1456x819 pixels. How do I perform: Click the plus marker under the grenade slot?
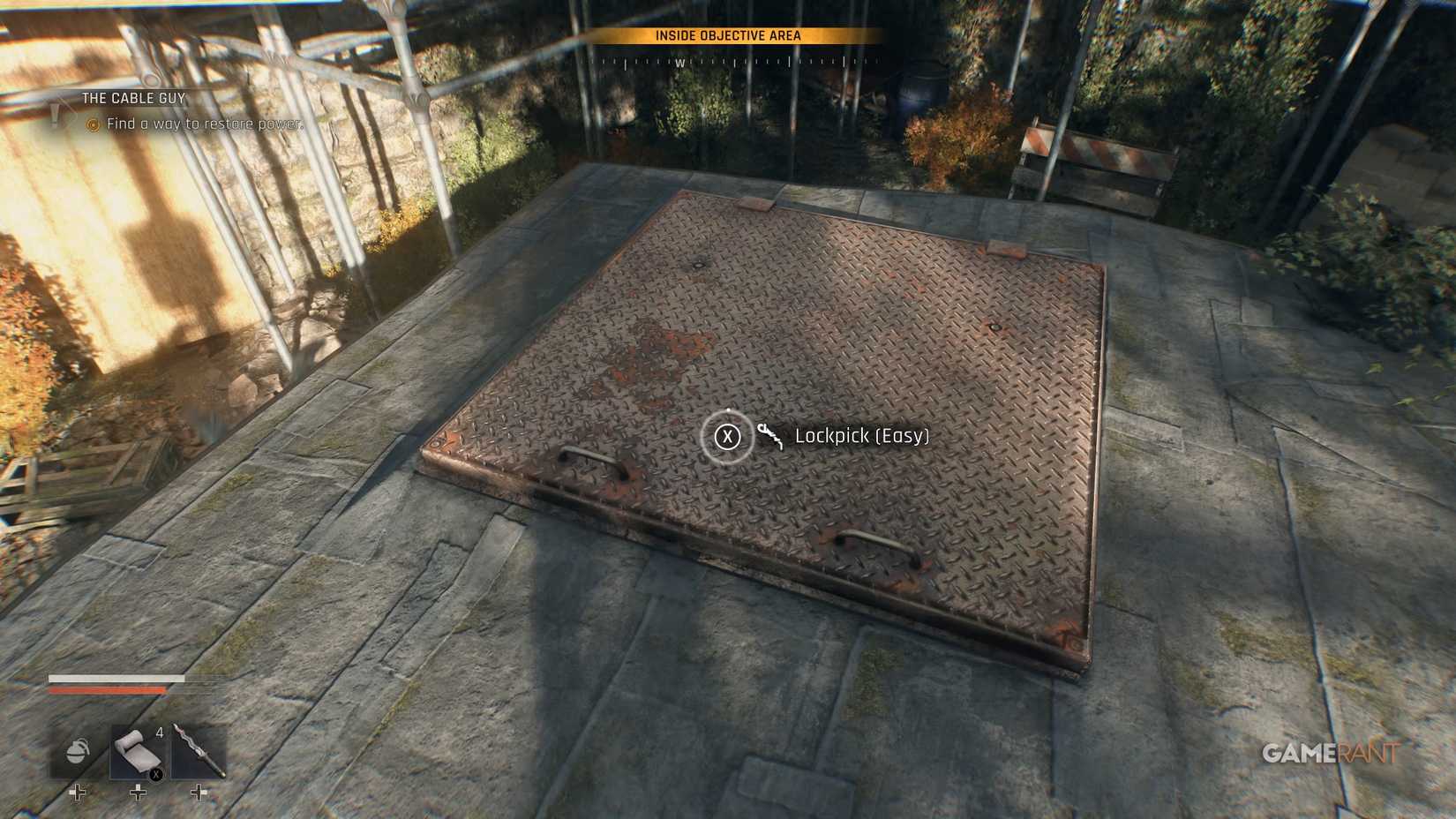click(x=77, y=793)
